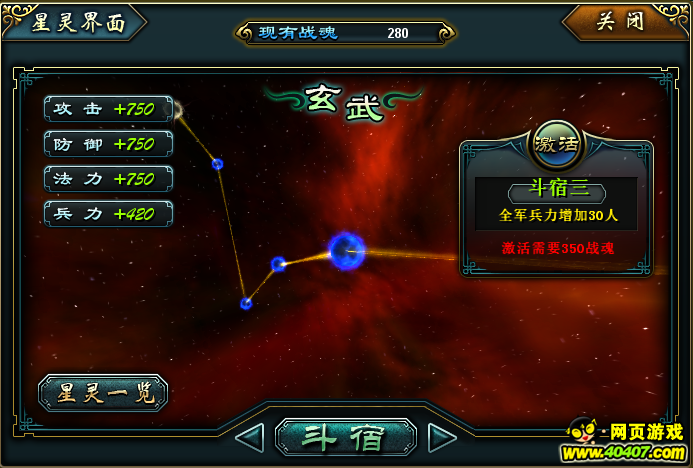Activate the star with the 激活 button
Screen dimensions: 693x468
pos(556,143)
